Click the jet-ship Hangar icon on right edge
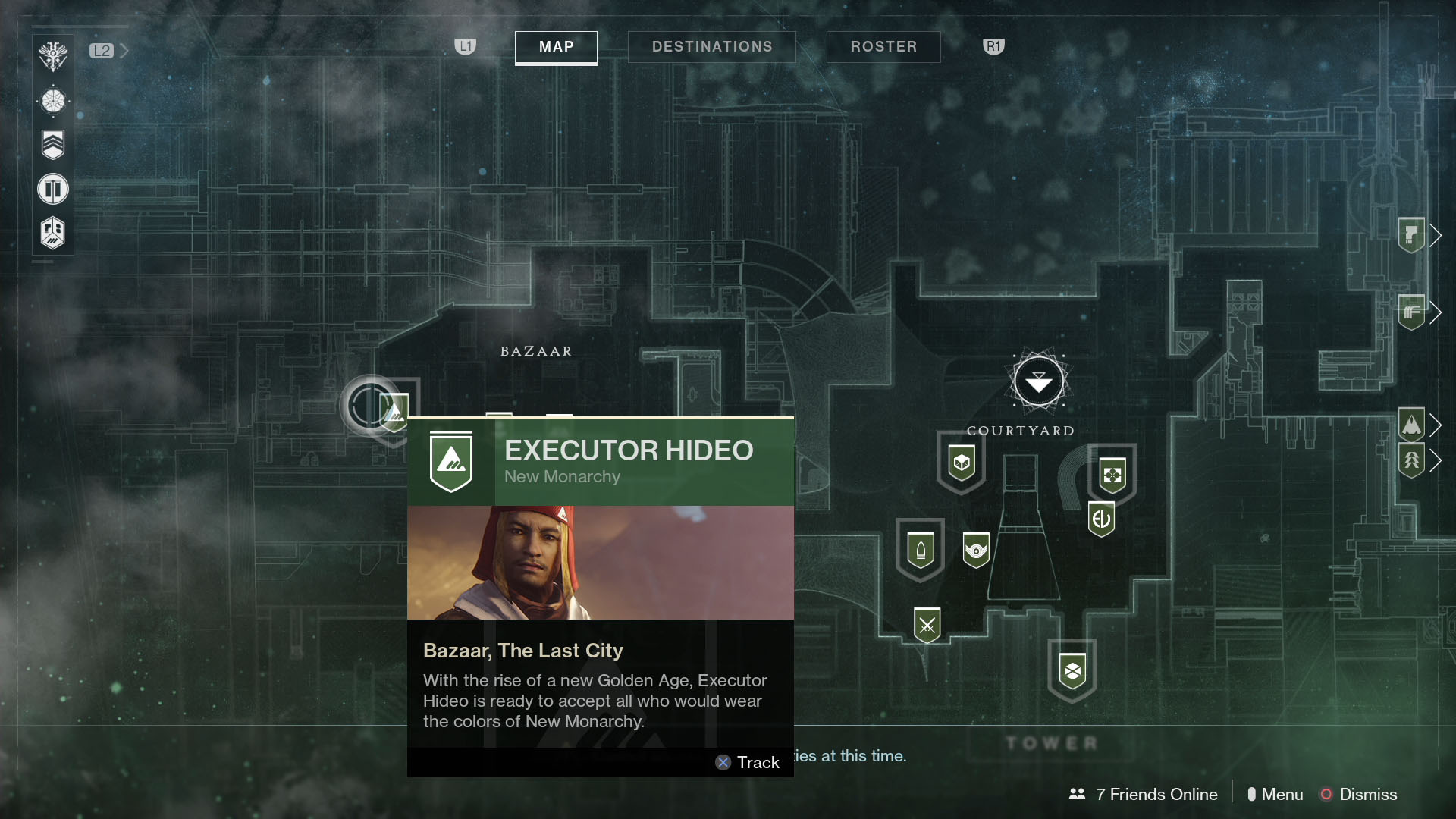The width and height of the screenshot is (1456, 819). [1411, 425]
